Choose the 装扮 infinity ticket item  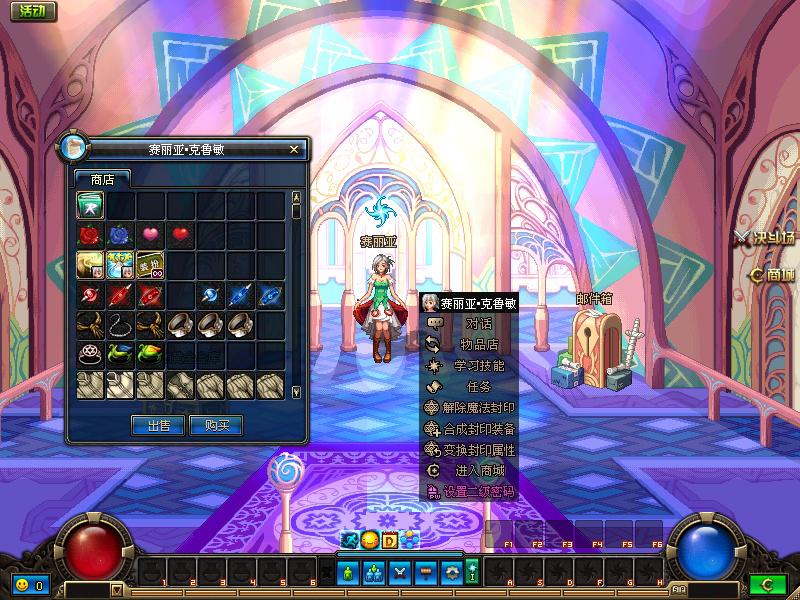tap(151, 266)
